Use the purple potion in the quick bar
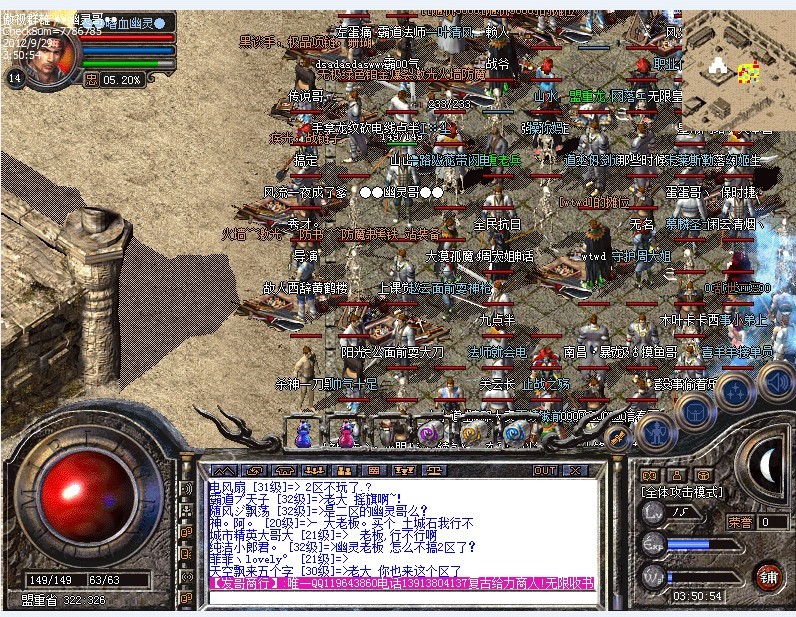Viewport: 796px width, 617px height. (345, 433)
